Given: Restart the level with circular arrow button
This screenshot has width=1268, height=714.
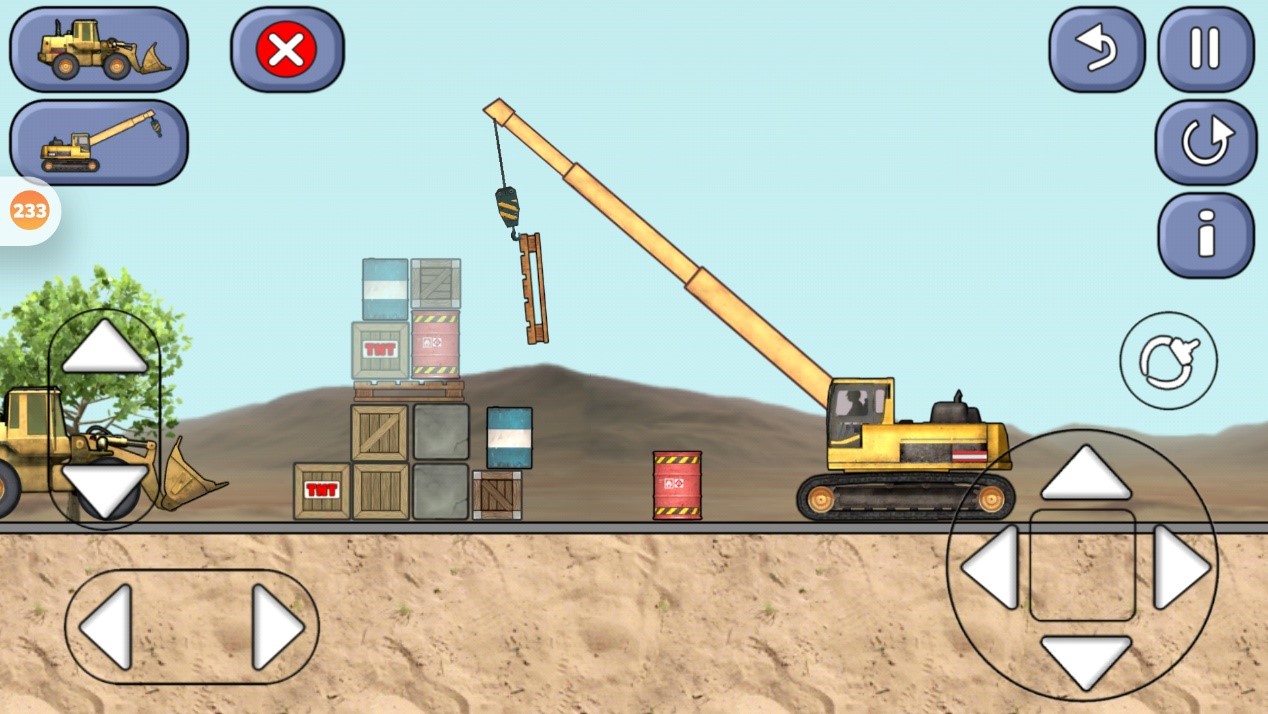Looking at the screenshot, I should 1205,142.
